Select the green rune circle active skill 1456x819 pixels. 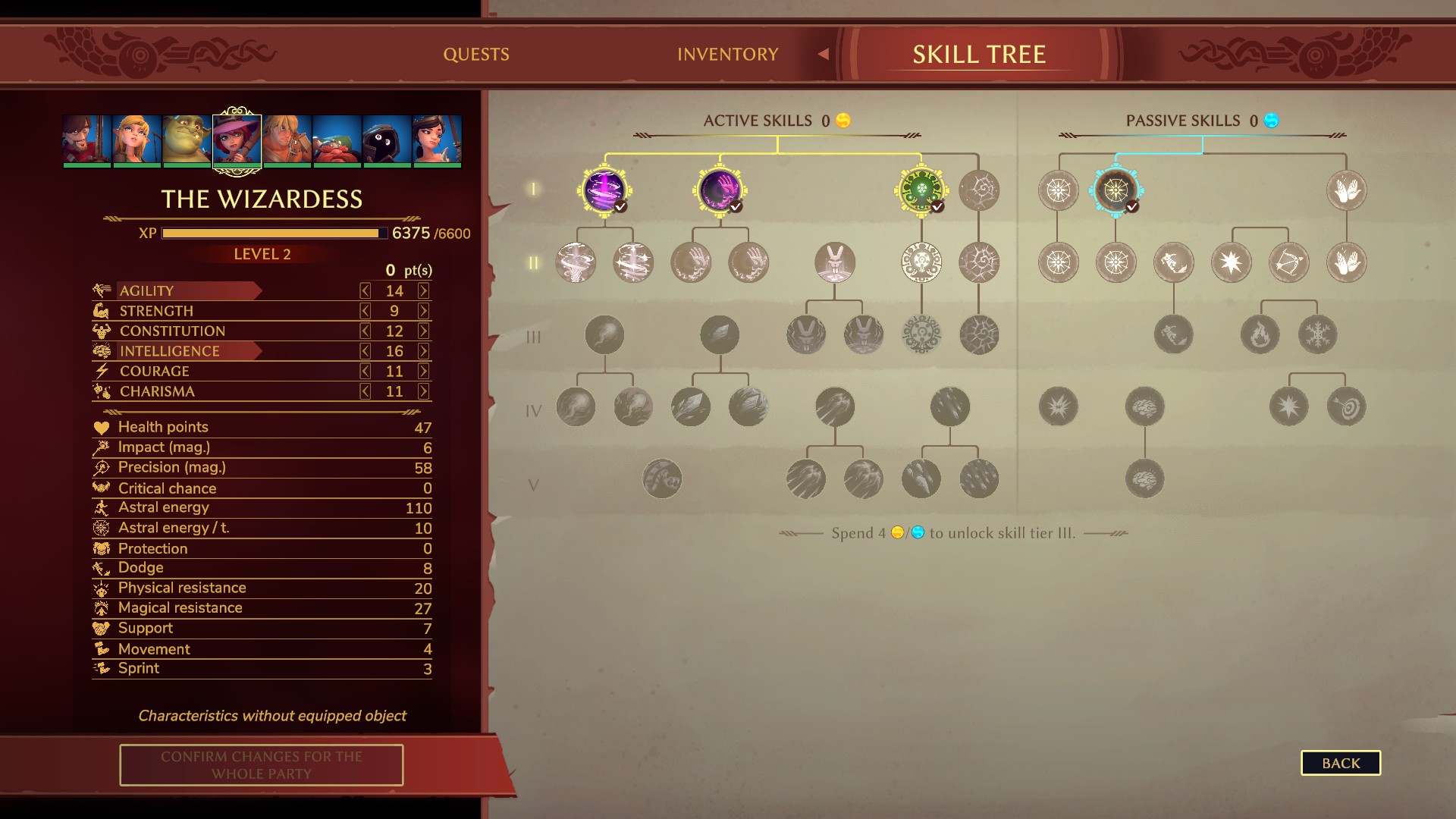click(921, 190)
